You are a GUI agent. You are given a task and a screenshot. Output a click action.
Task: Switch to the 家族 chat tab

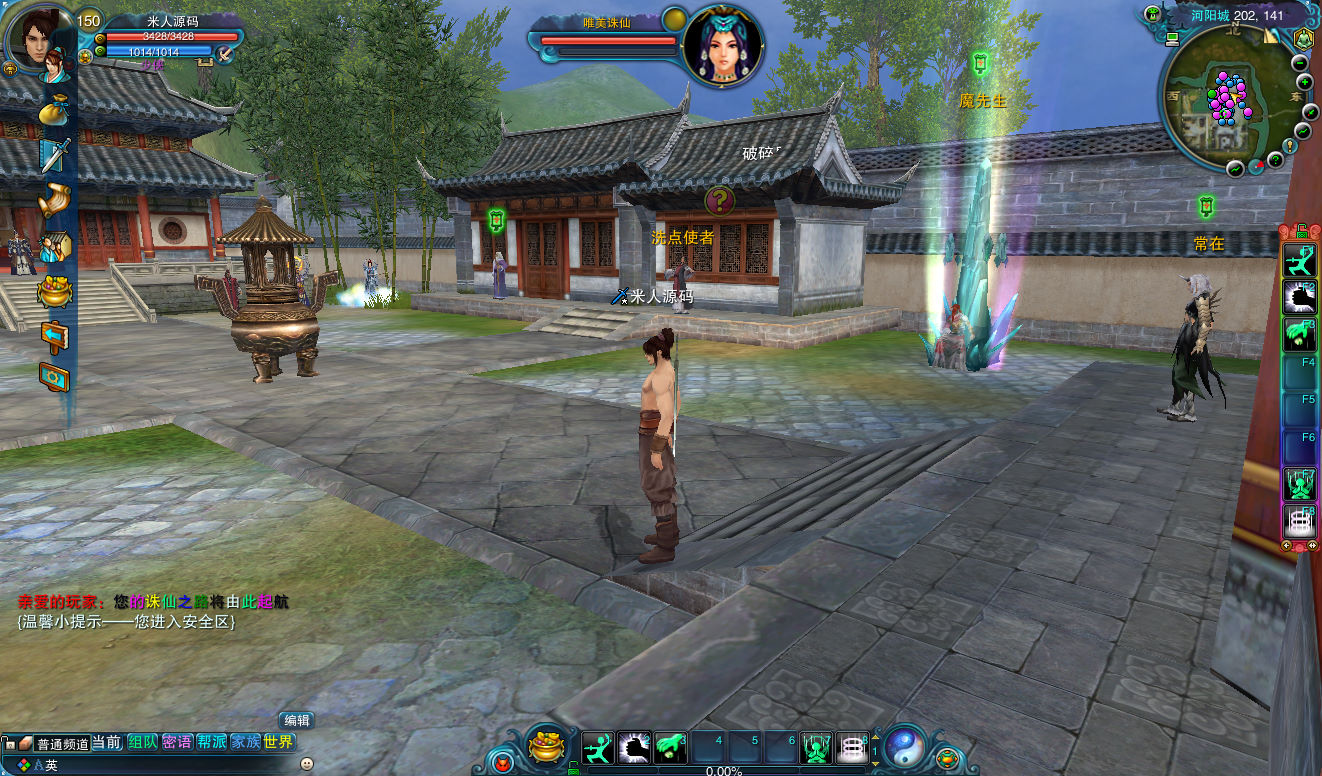coord(245,743)
